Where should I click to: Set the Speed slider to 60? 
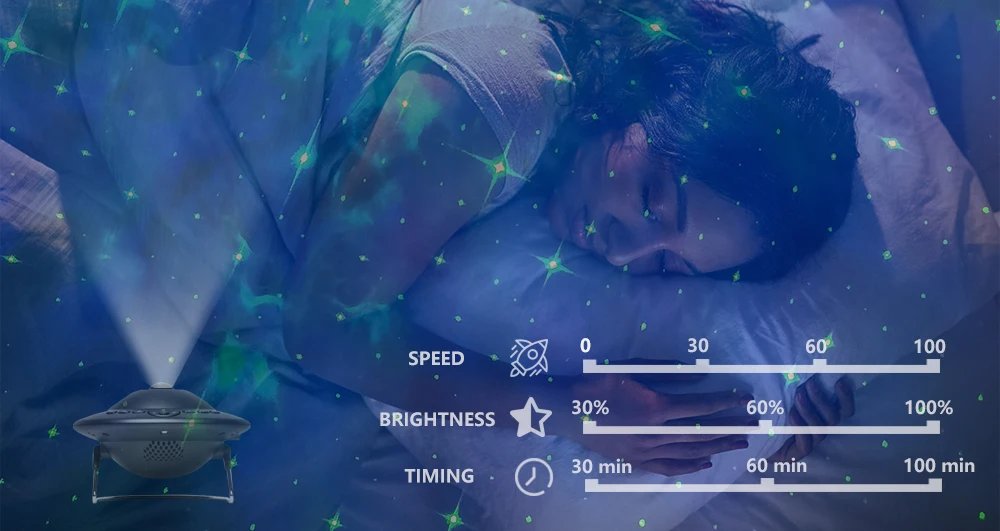[819, 366]
